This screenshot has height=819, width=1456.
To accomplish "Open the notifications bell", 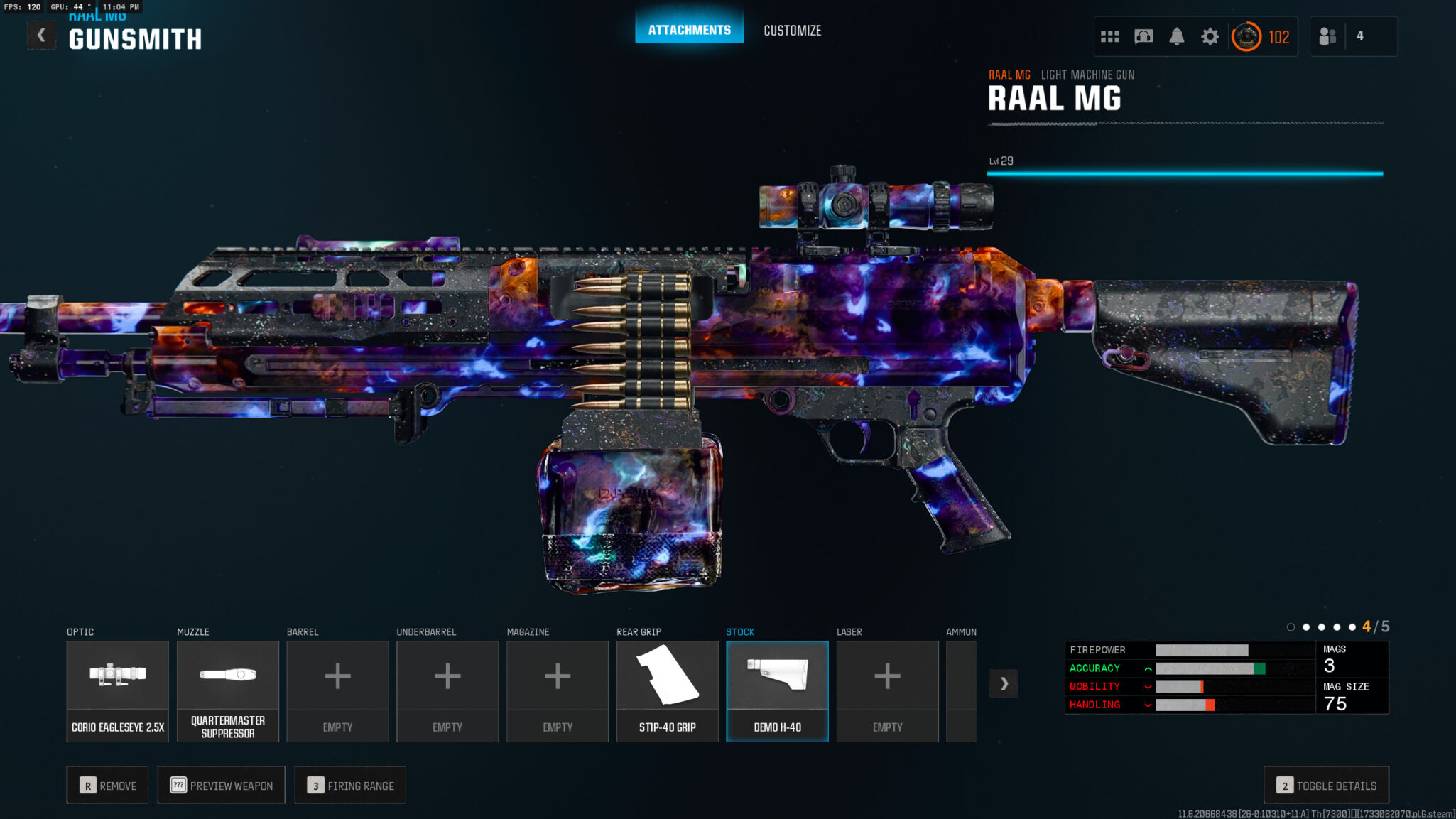I will [x=1176, y=36].
